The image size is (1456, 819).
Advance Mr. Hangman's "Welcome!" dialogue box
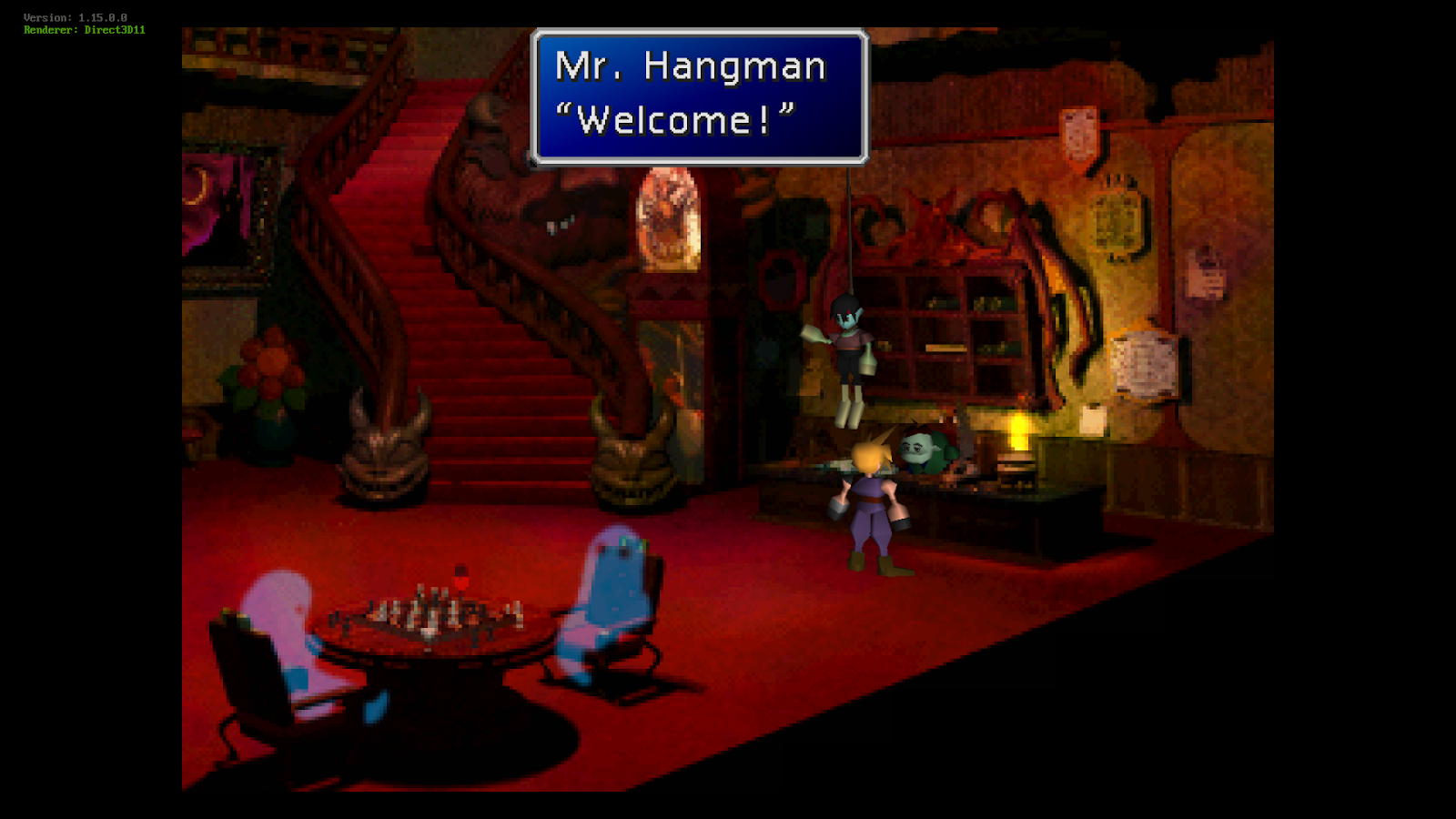click(x=699, y=96)
